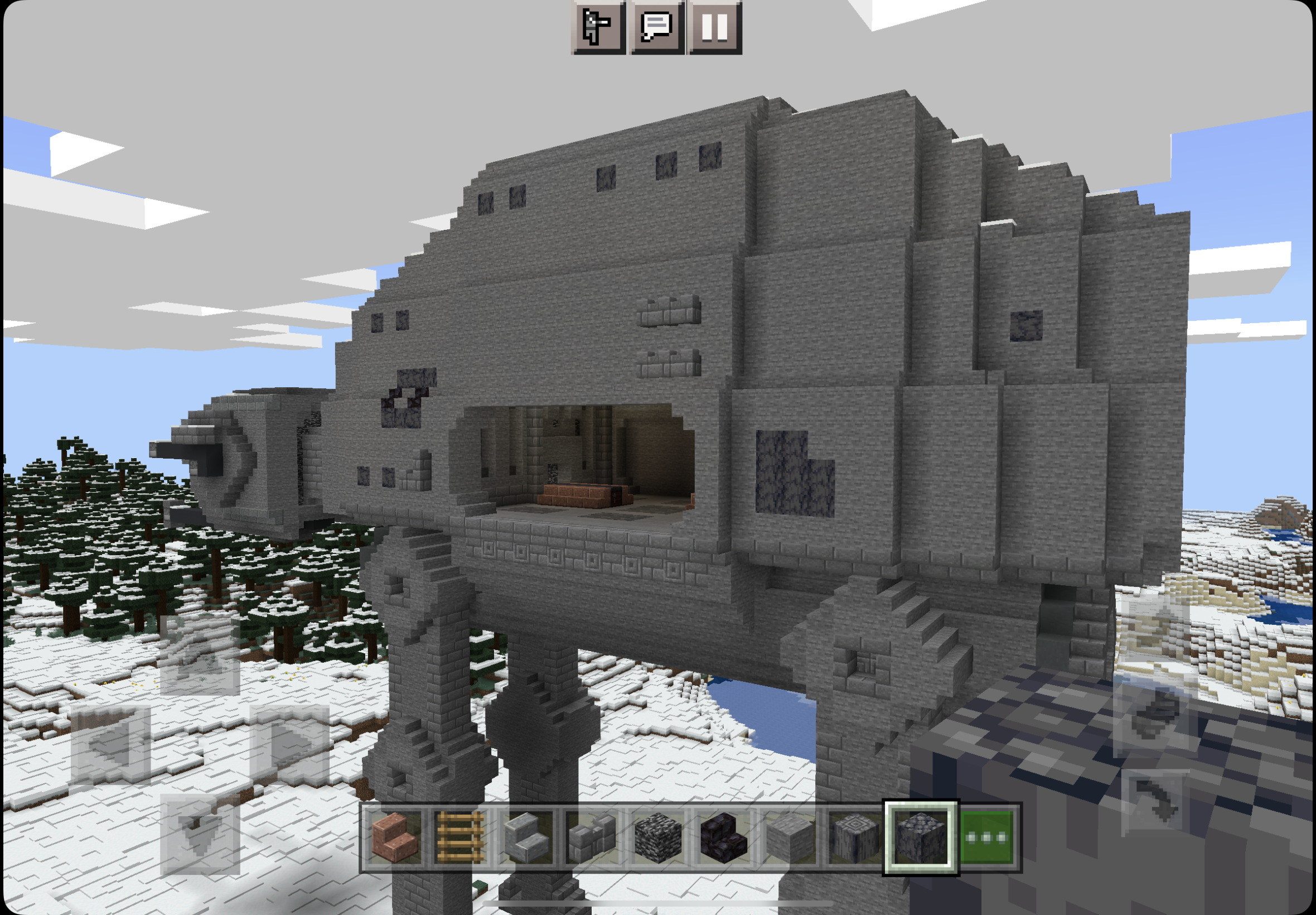Image resolution: width=1316 pixels, height=915 pixels.
Task: Pause the game with the pause button
Action: tap(714, 27)
